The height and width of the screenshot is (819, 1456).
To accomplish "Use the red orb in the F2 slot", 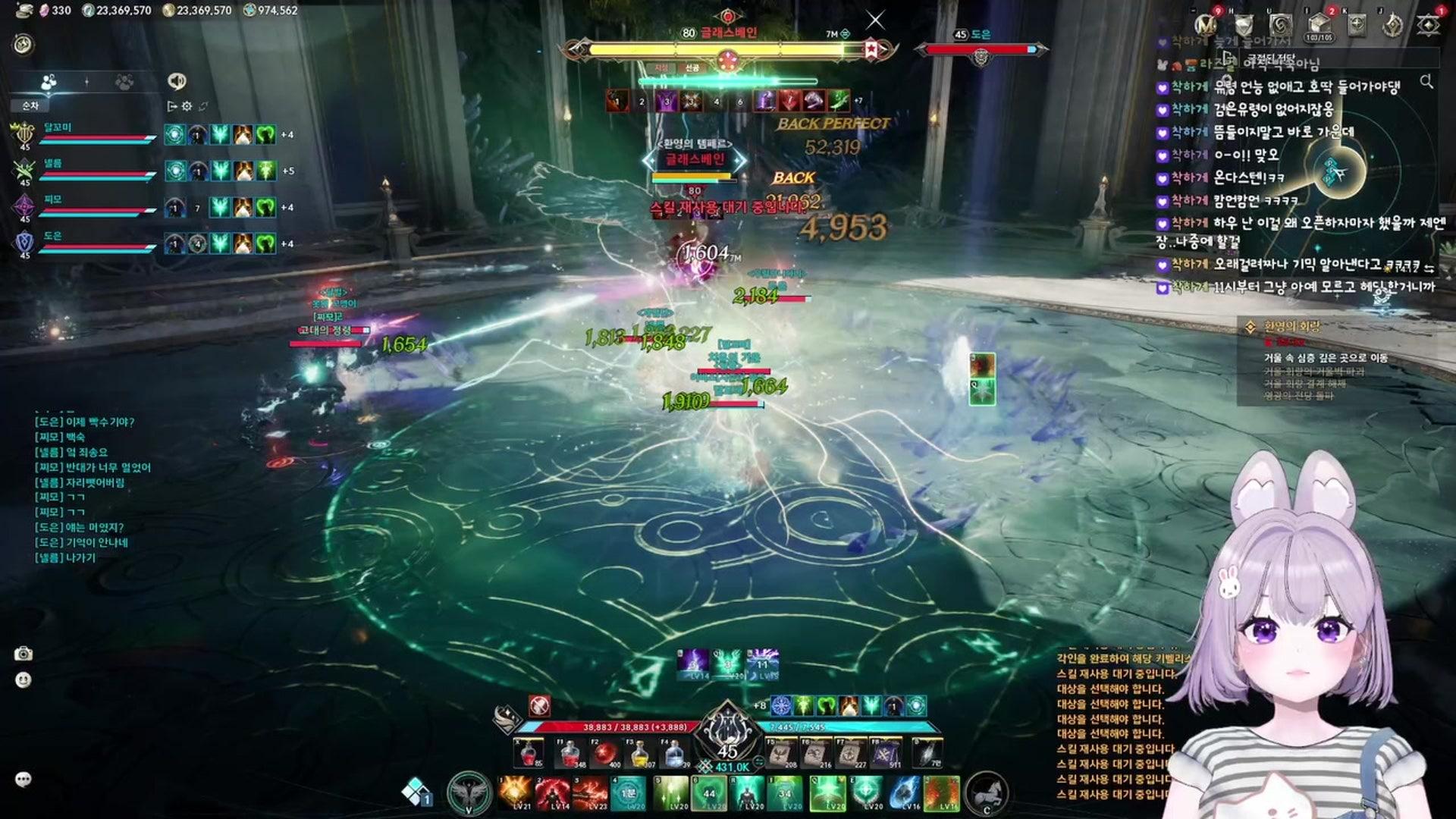I will [604, 753].
